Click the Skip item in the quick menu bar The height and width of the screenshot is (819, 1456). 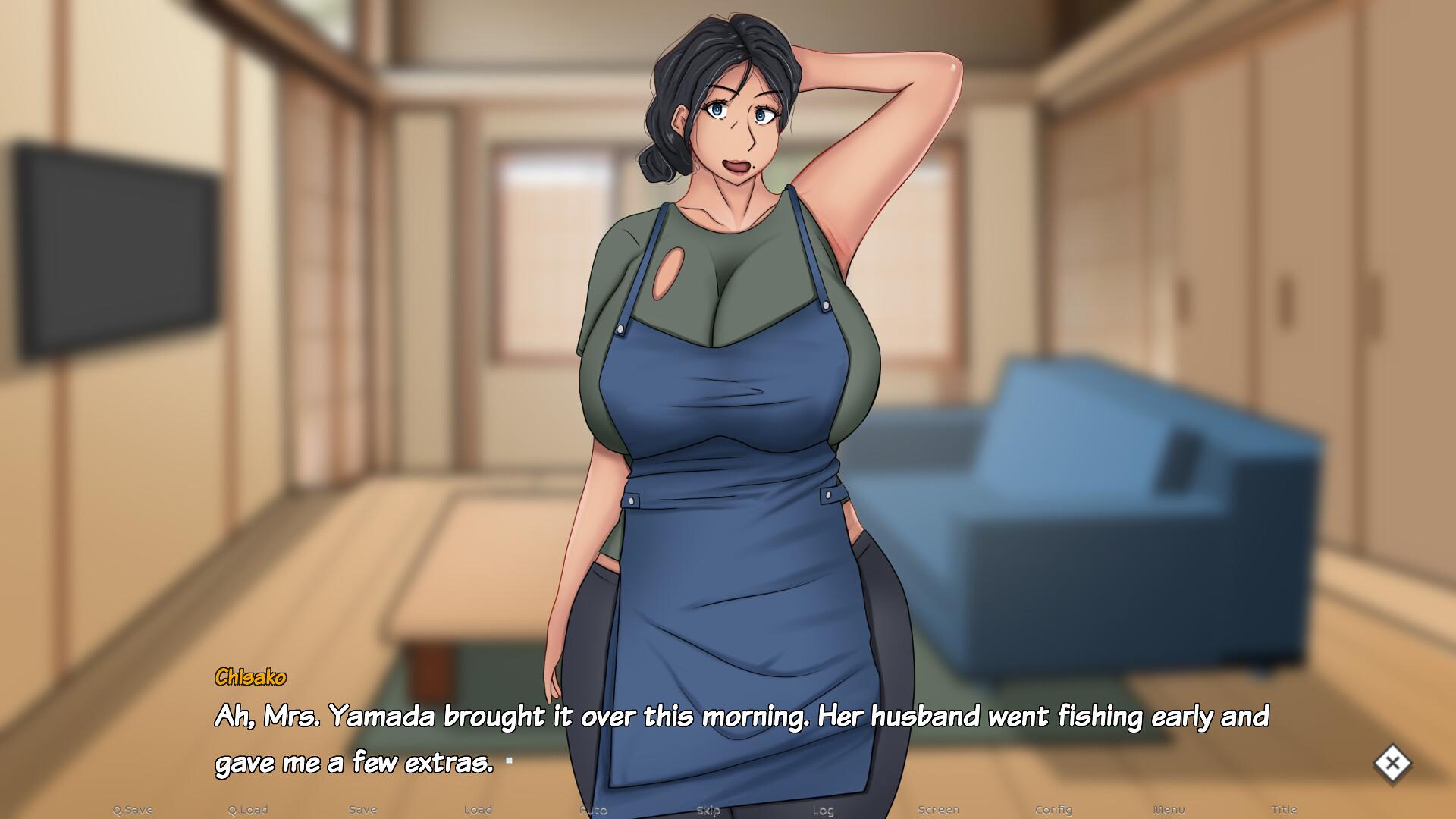(708, 809)
